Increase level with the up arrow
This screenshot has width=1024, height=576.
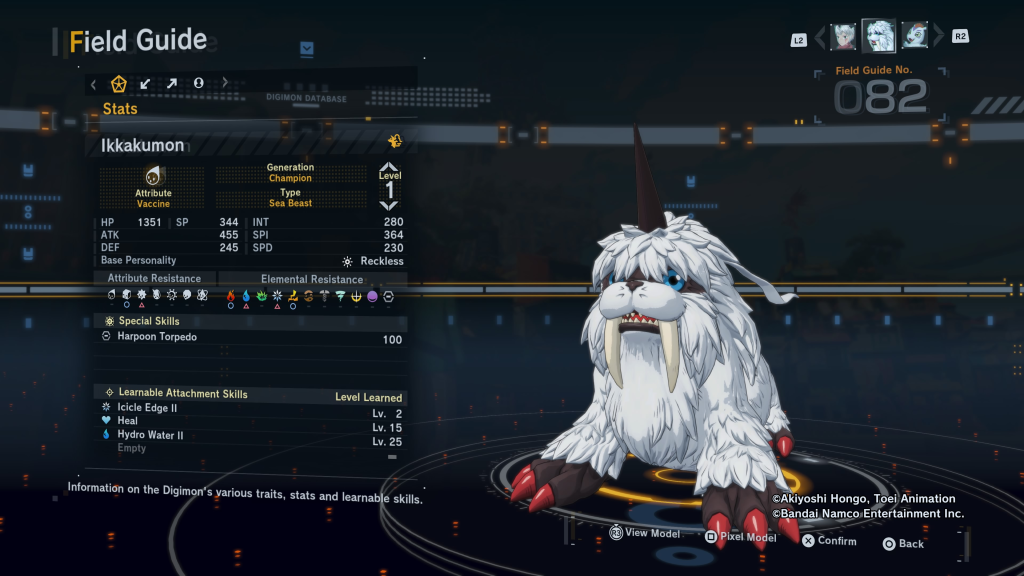(389, 167)
